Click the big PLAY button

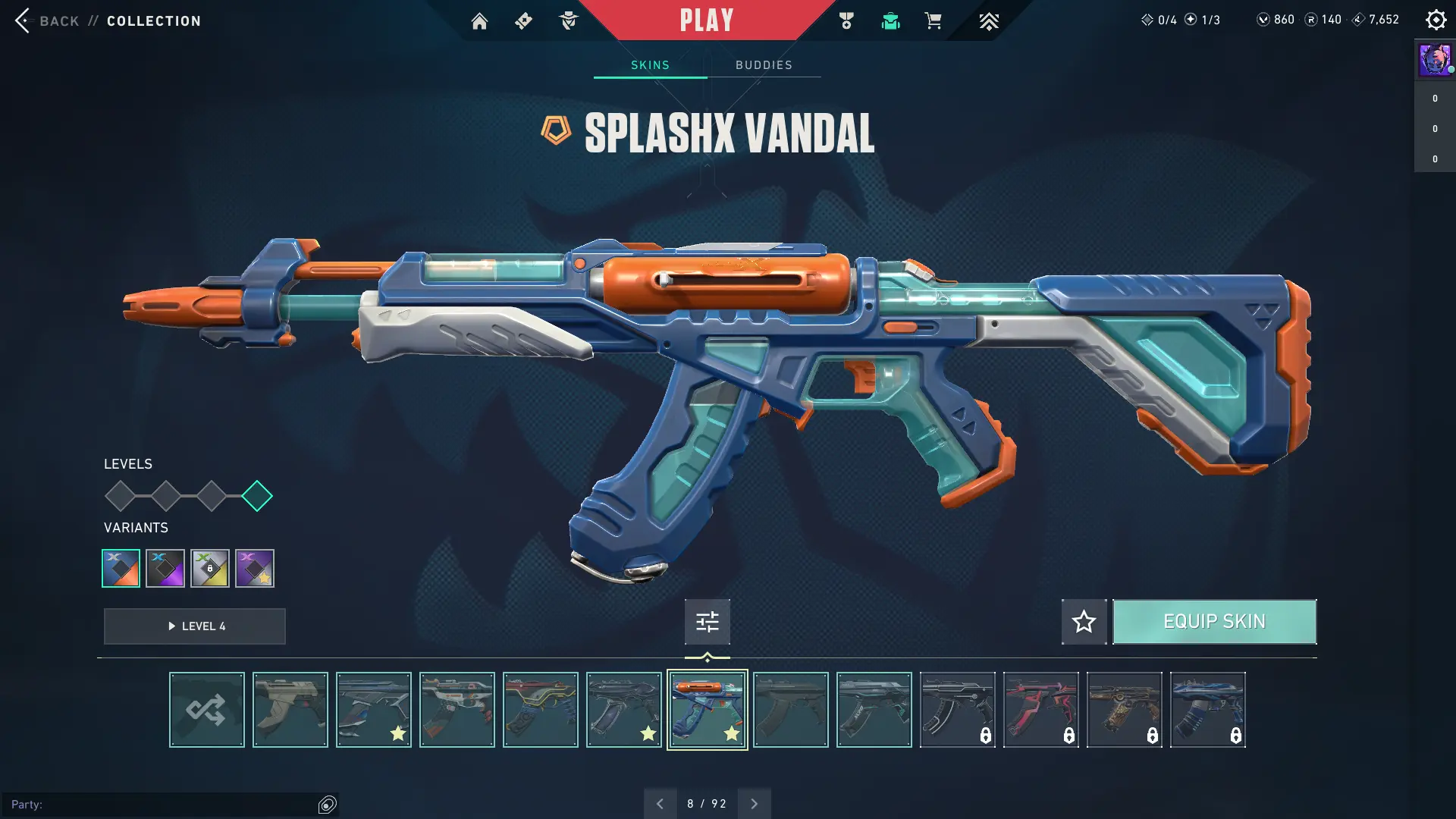pyautogui.click(x=706, y=20)
